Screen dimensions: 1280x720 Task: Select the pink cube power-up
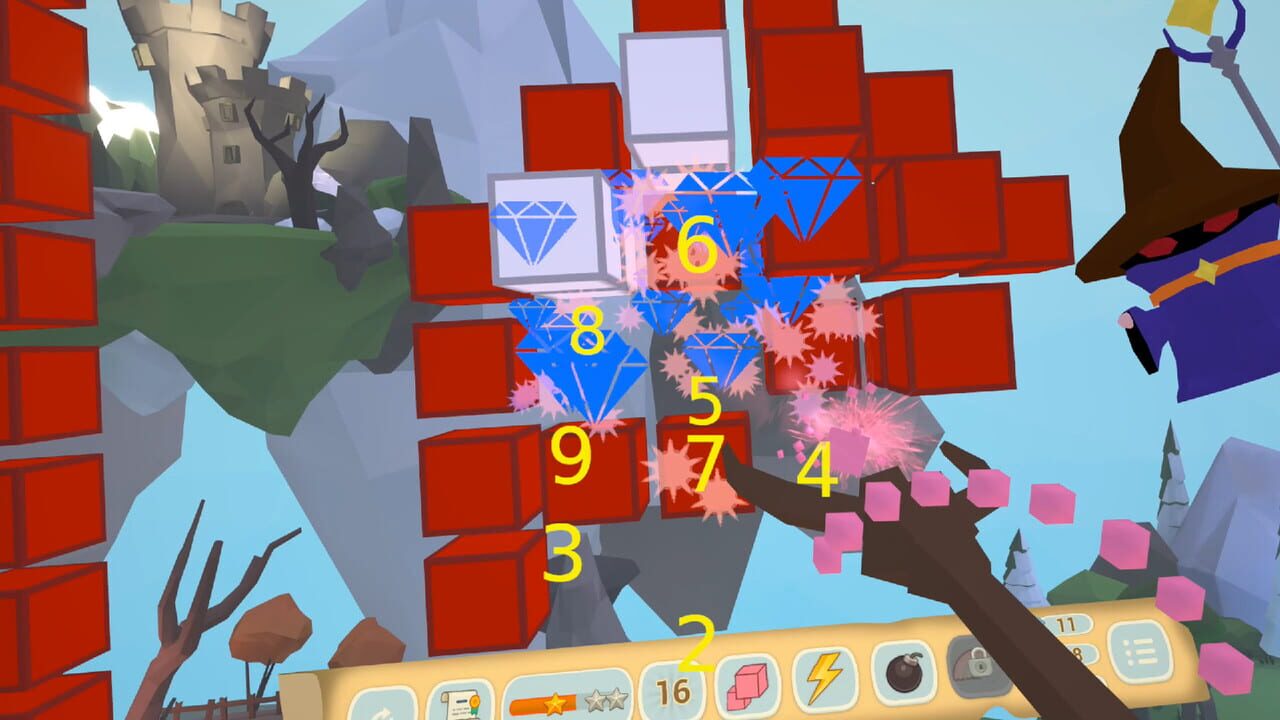[747, 685]
